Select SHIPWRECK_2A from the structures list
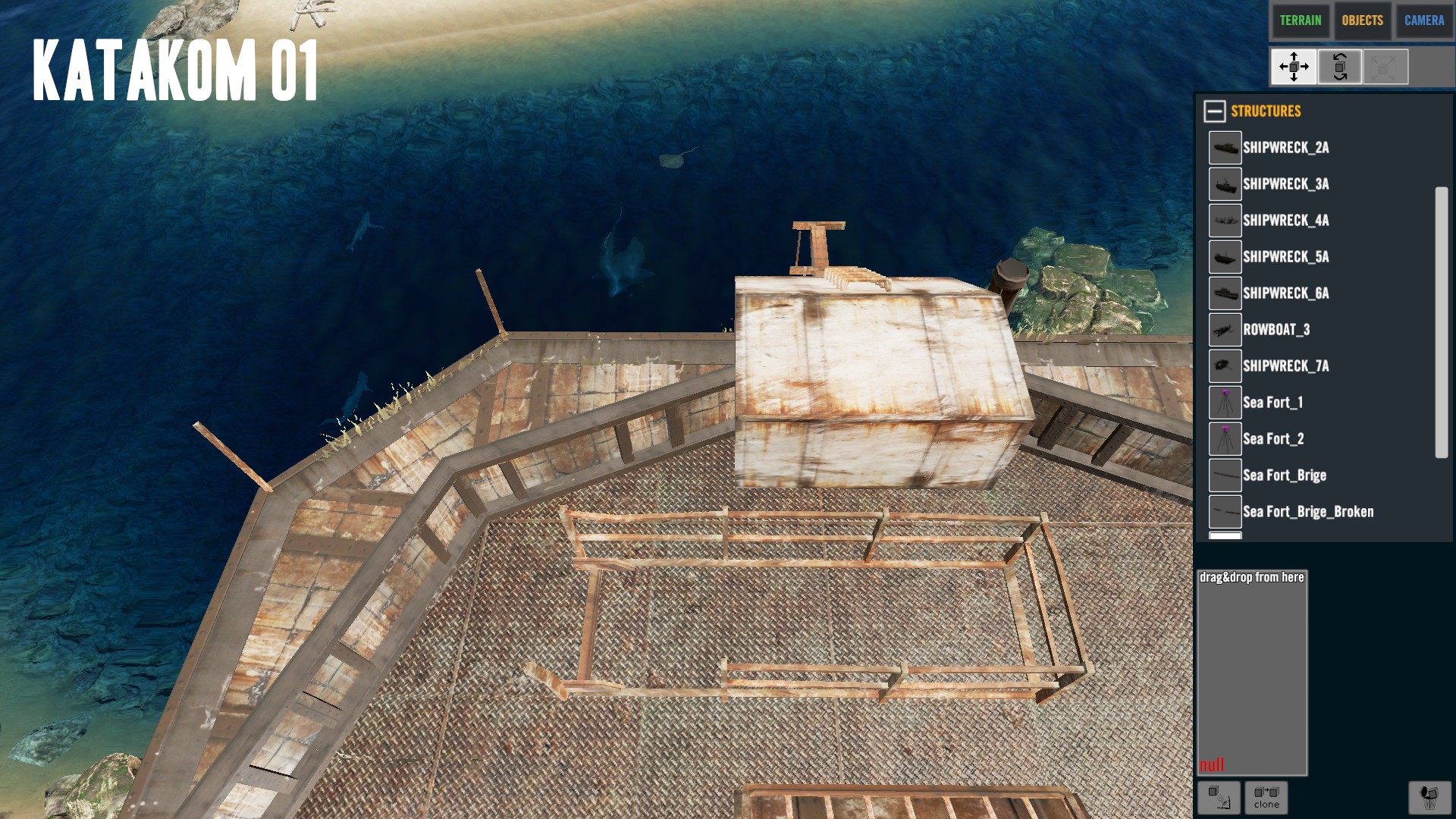The height and width of the screenshot is (819, 1456). coord(1285,148)
